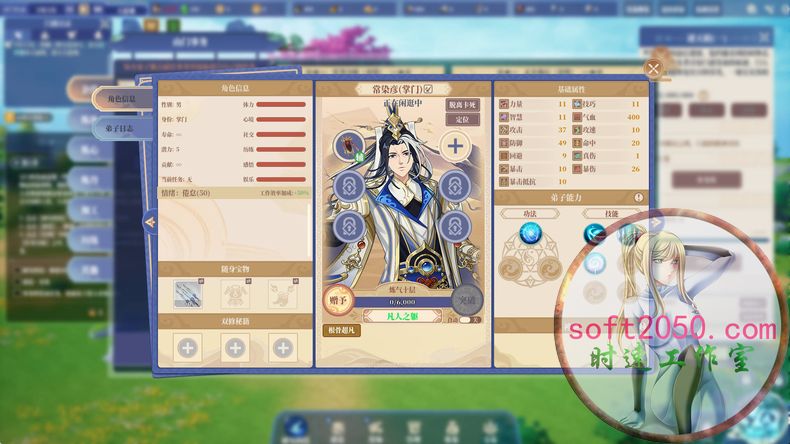Close the character info panel
The width and height of the screenshot is (790, 444).
653,69
